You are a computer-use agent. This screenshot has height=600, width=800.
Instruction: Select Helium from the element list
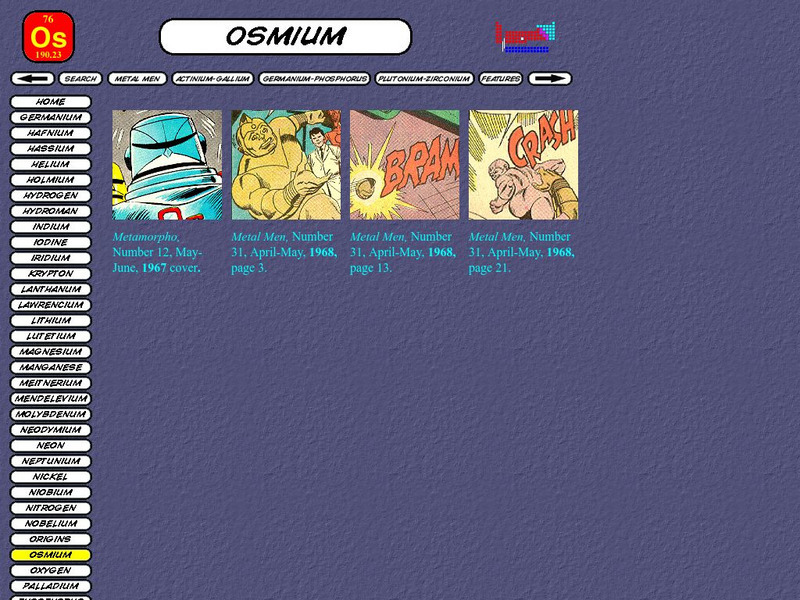(50, 164)
